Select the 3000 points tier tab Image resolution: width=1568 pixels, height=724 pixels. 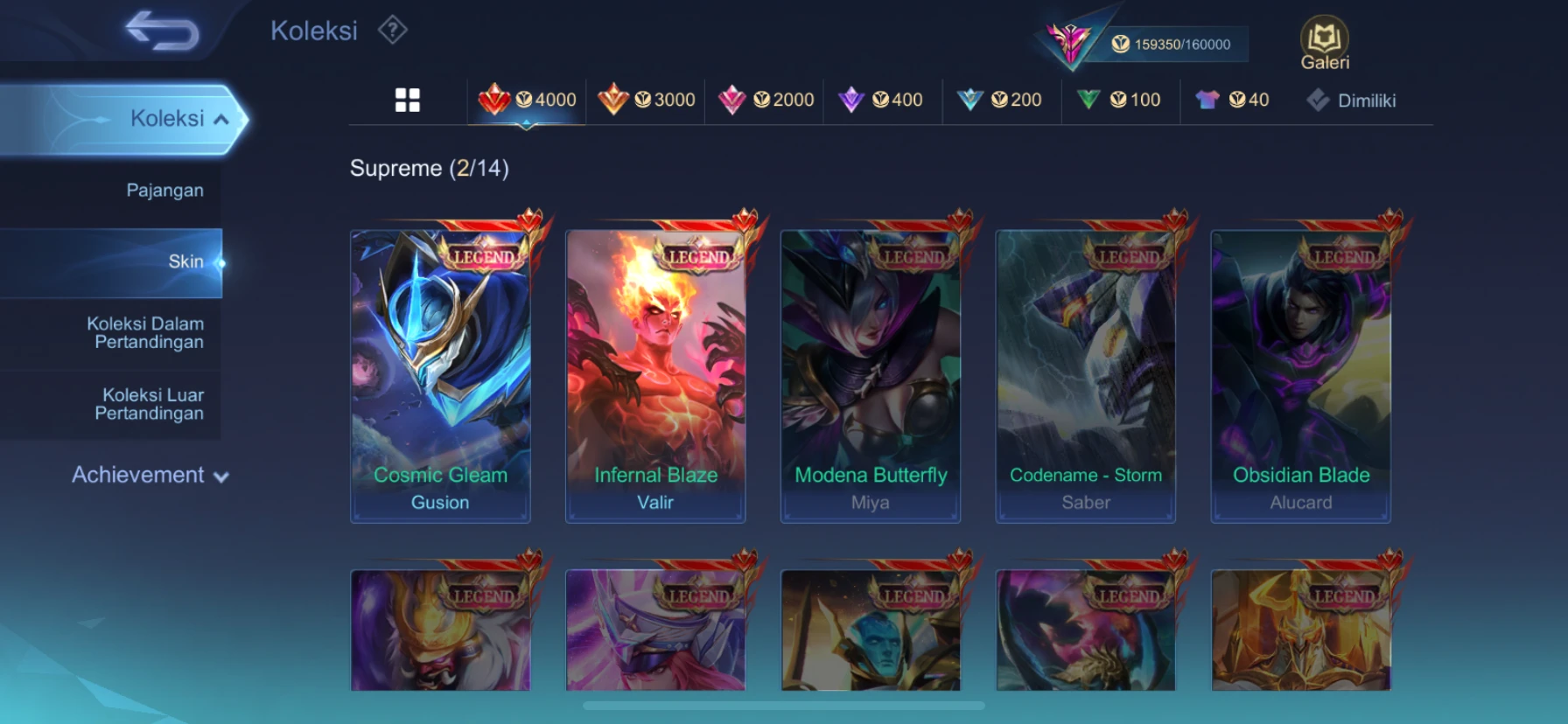pos(647,100)
